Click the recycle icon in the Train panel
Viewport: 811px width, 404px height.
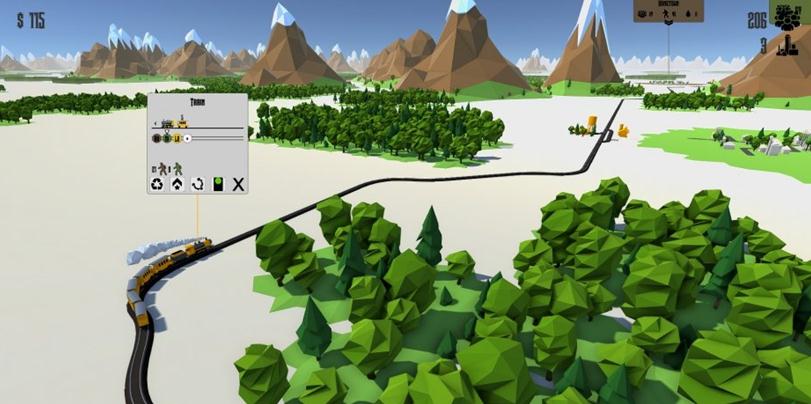(157, 184)
